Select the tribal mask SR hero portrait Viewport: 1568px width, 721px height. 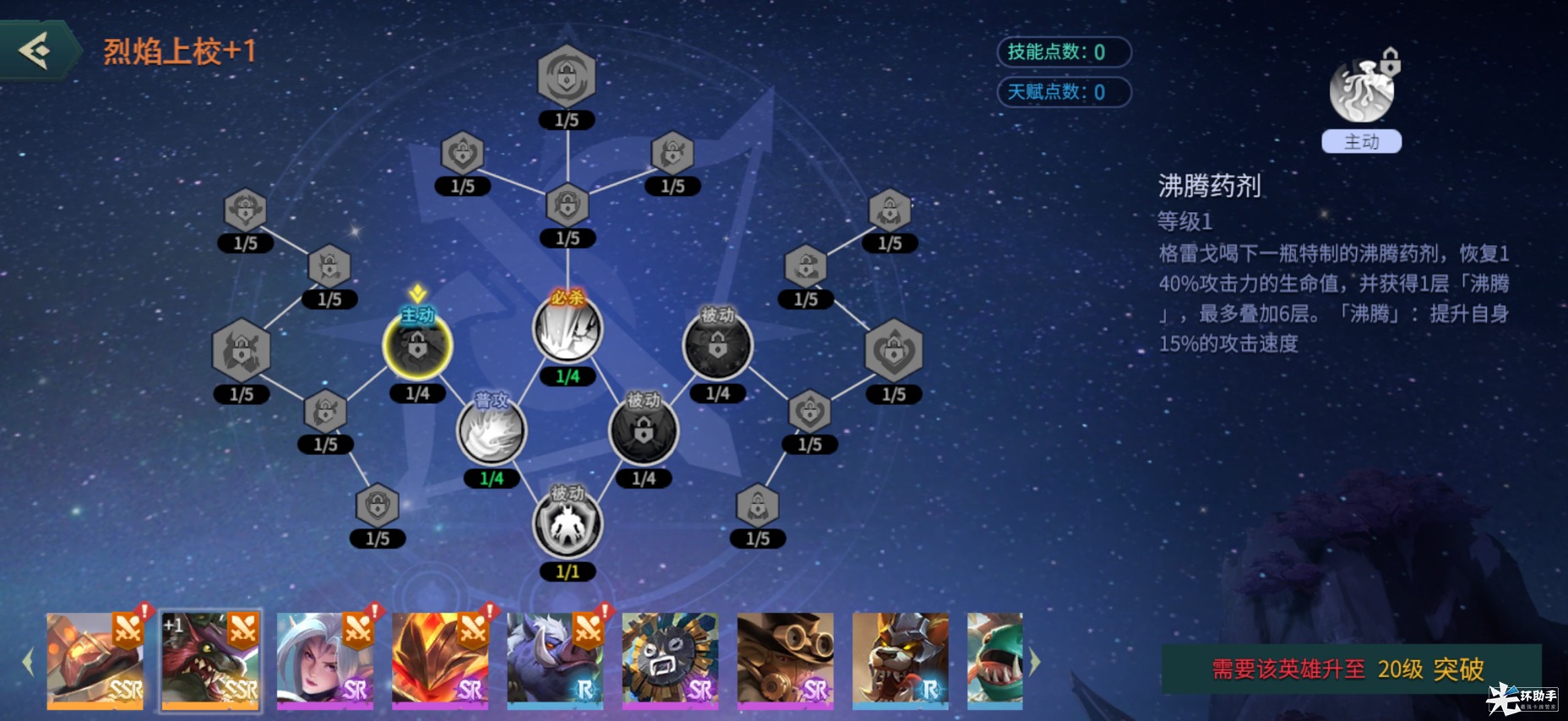click(670, 660)
